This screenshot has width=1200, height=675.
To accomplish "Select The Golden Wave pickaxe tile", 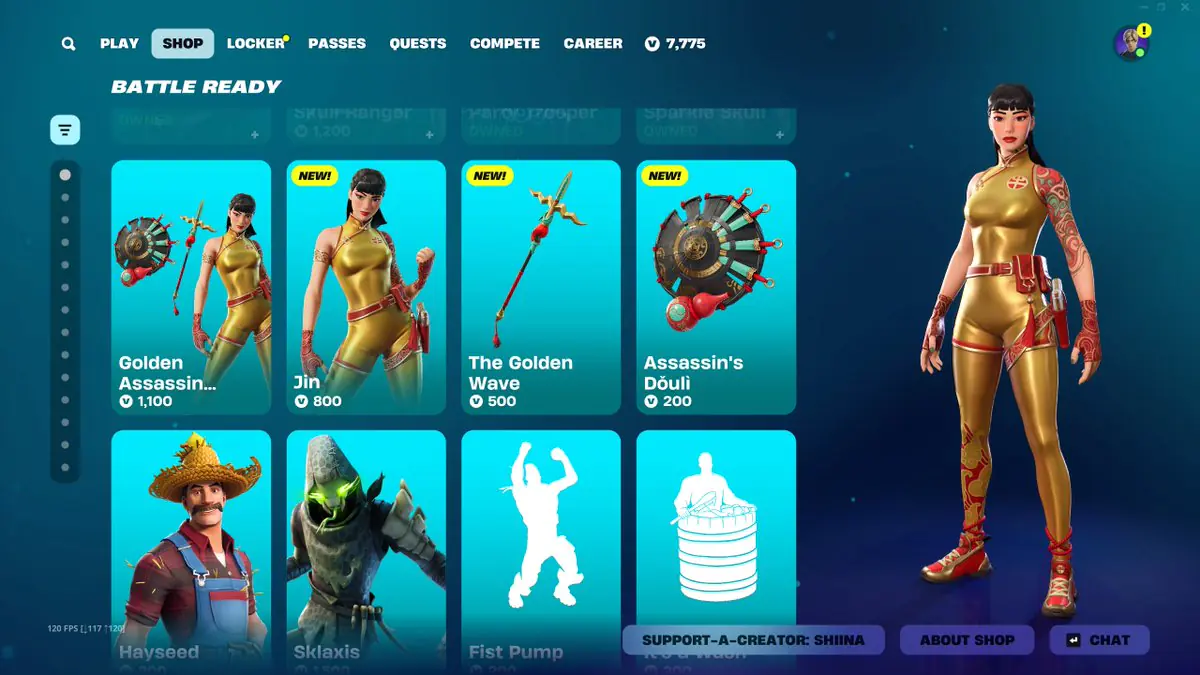I will pyautogui.click(x=541, y=287).
